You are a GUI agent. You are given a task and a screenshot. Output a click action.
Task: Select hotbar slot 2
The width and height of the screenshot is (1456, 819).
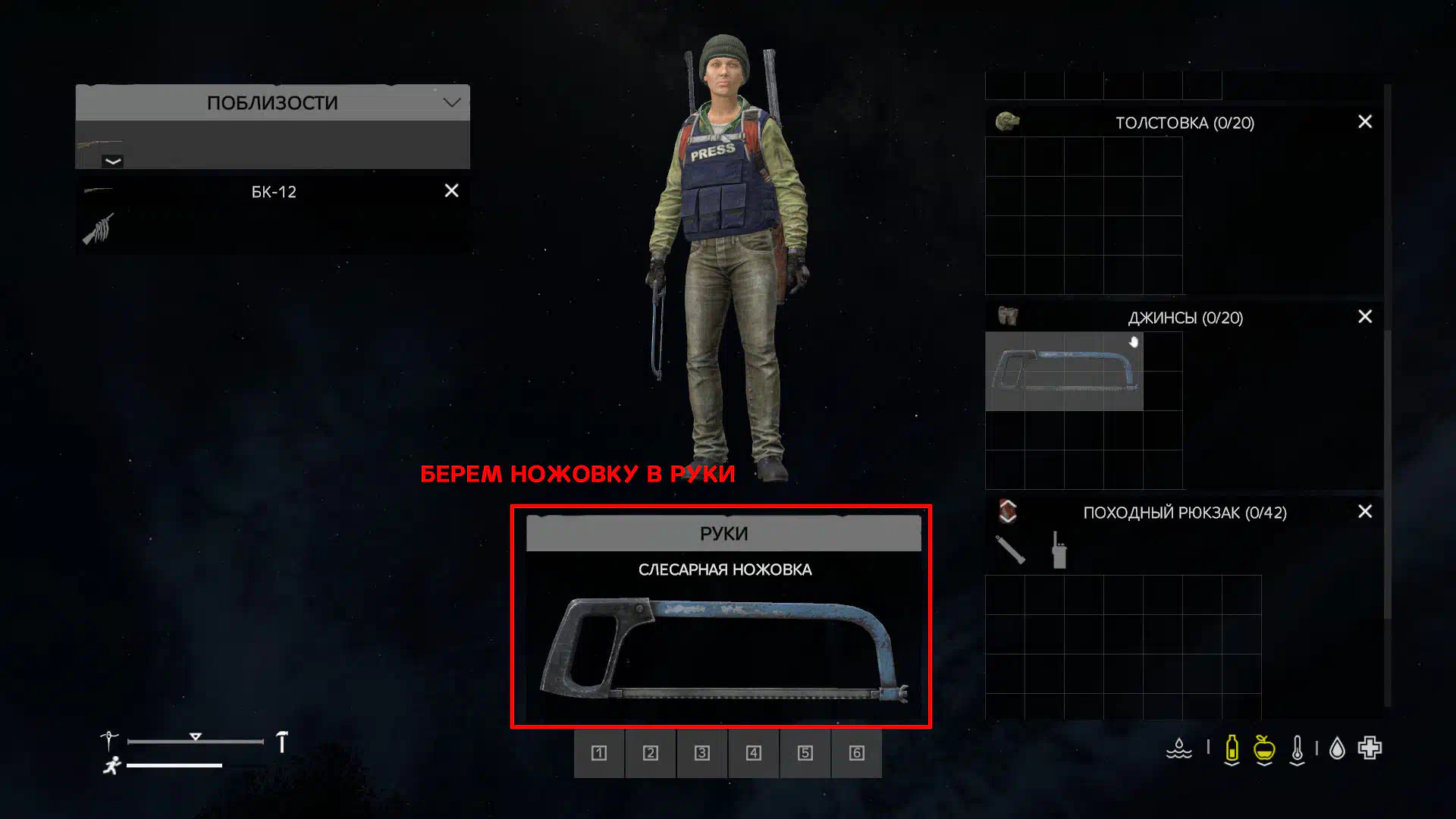point(651,753)
